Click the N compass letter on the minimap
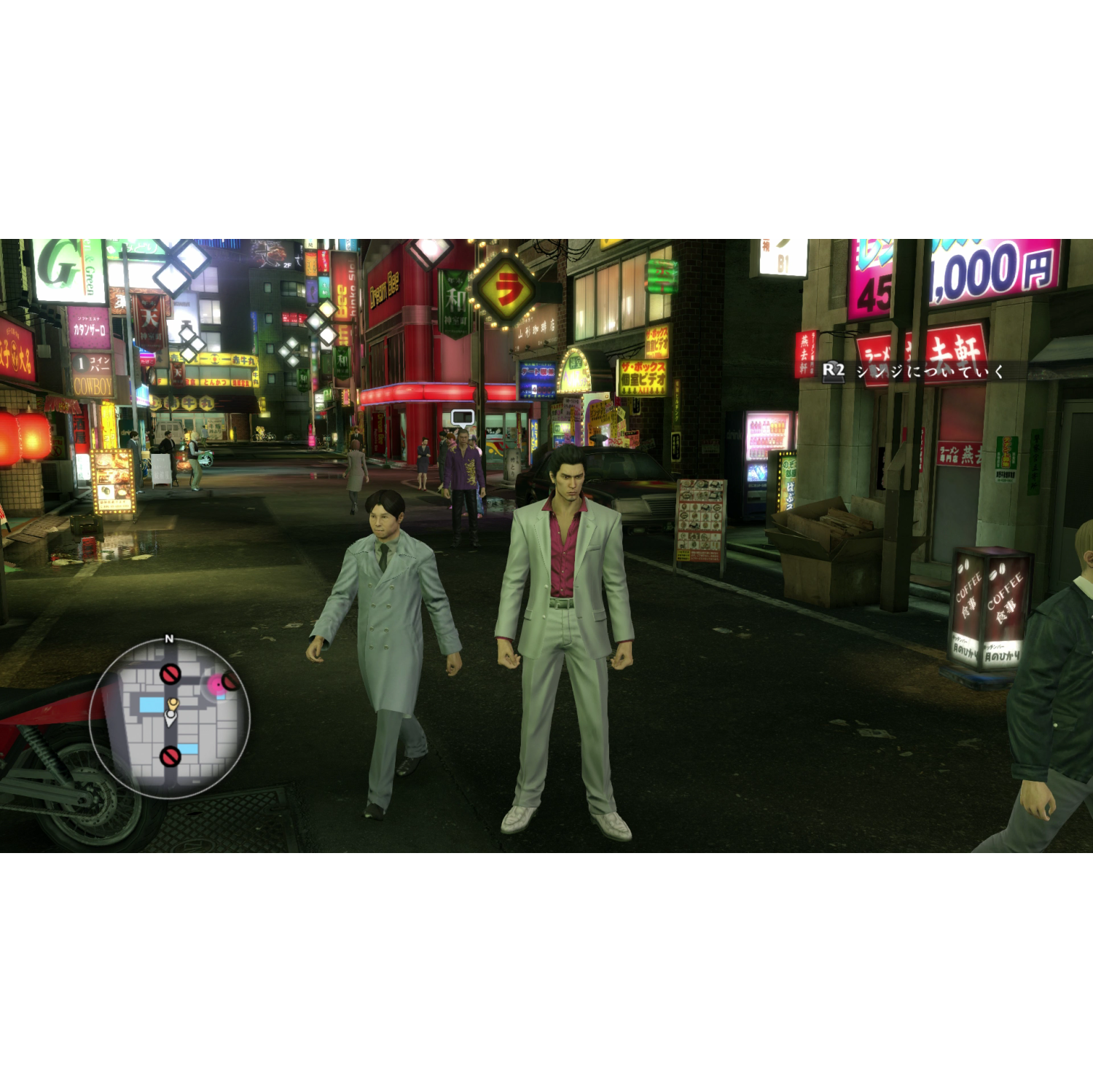The image size is (1093, 1092). tap(169, 638)
